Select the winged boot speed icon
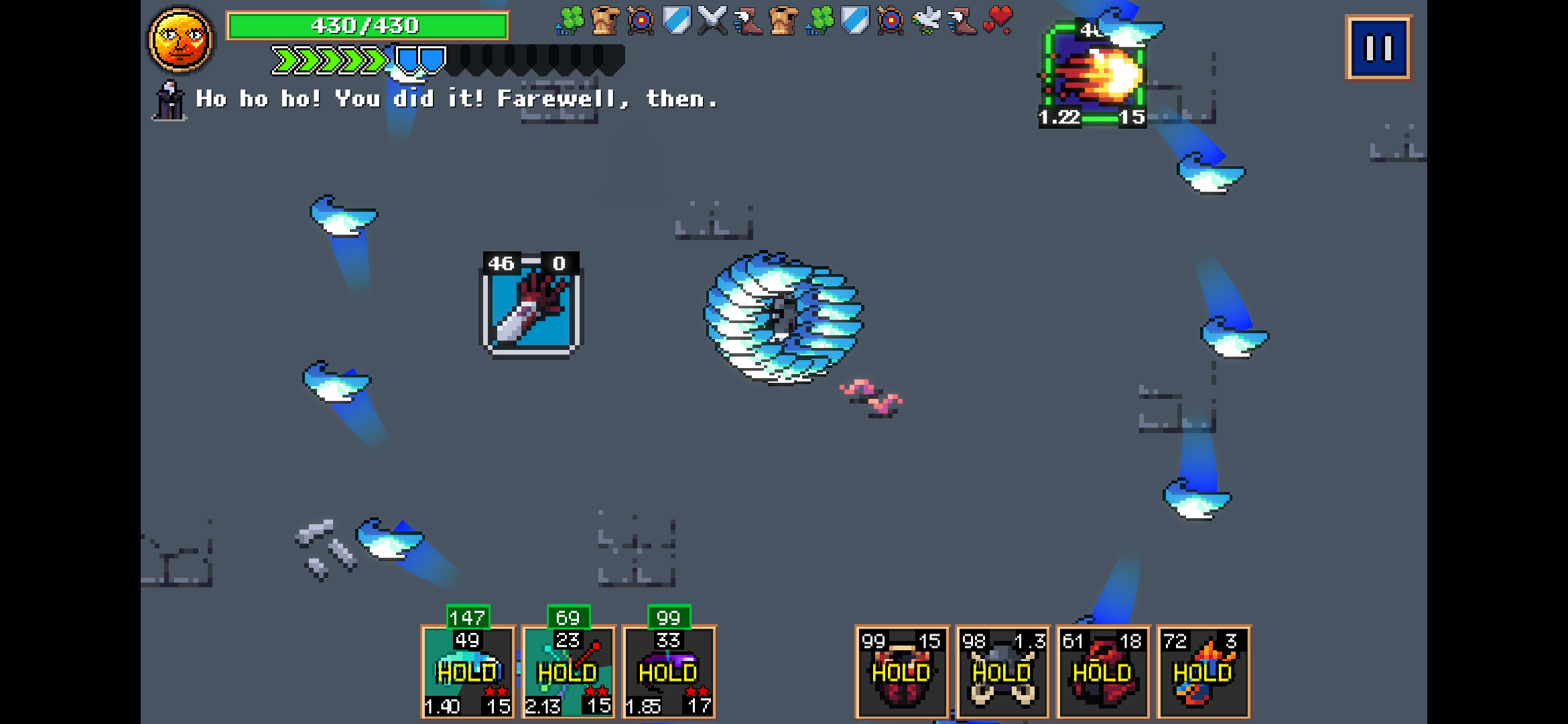 pyautogui.click(x=747, y=20)
